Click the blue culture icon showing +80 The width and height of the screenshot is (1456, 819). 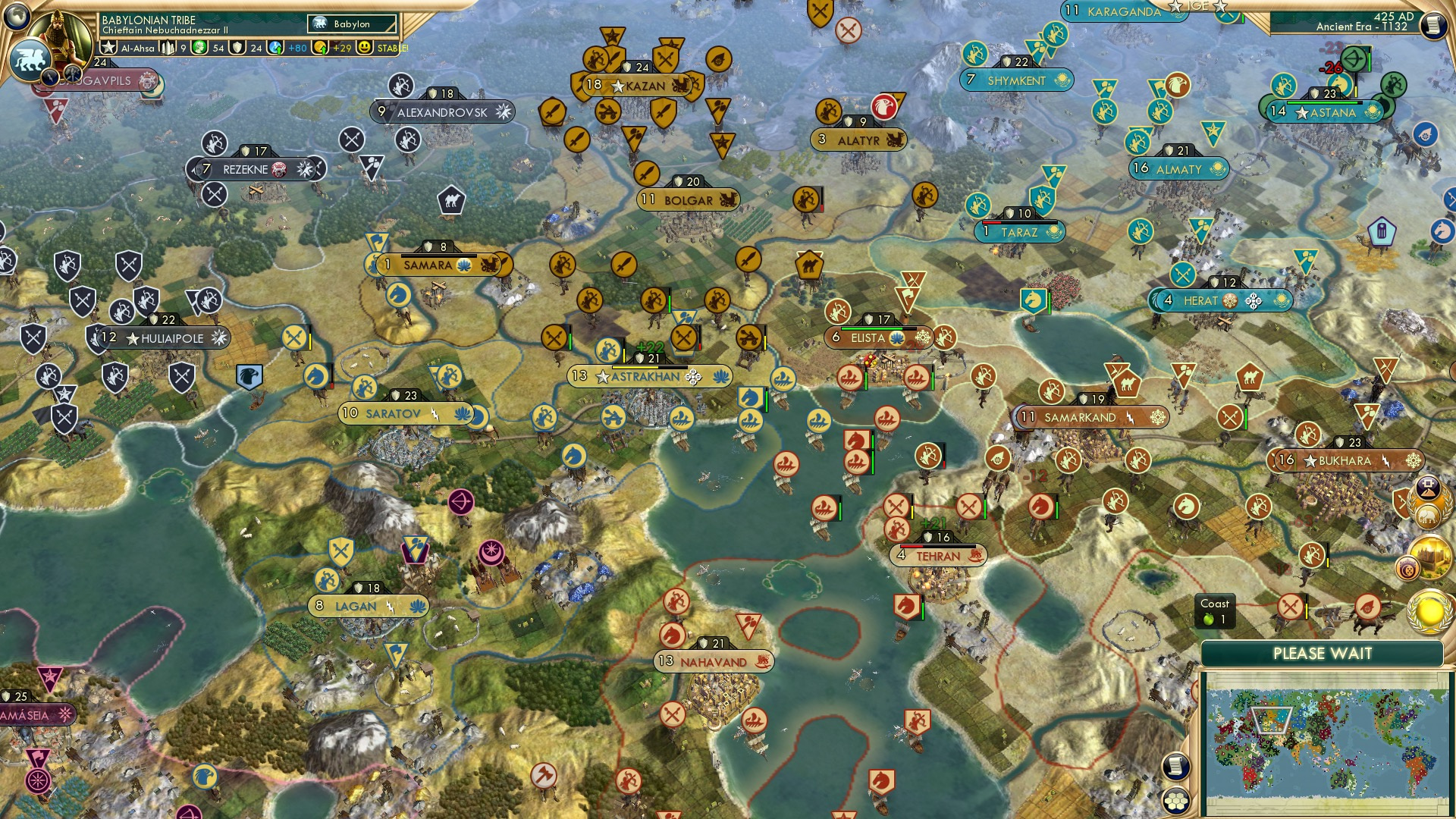277,48
